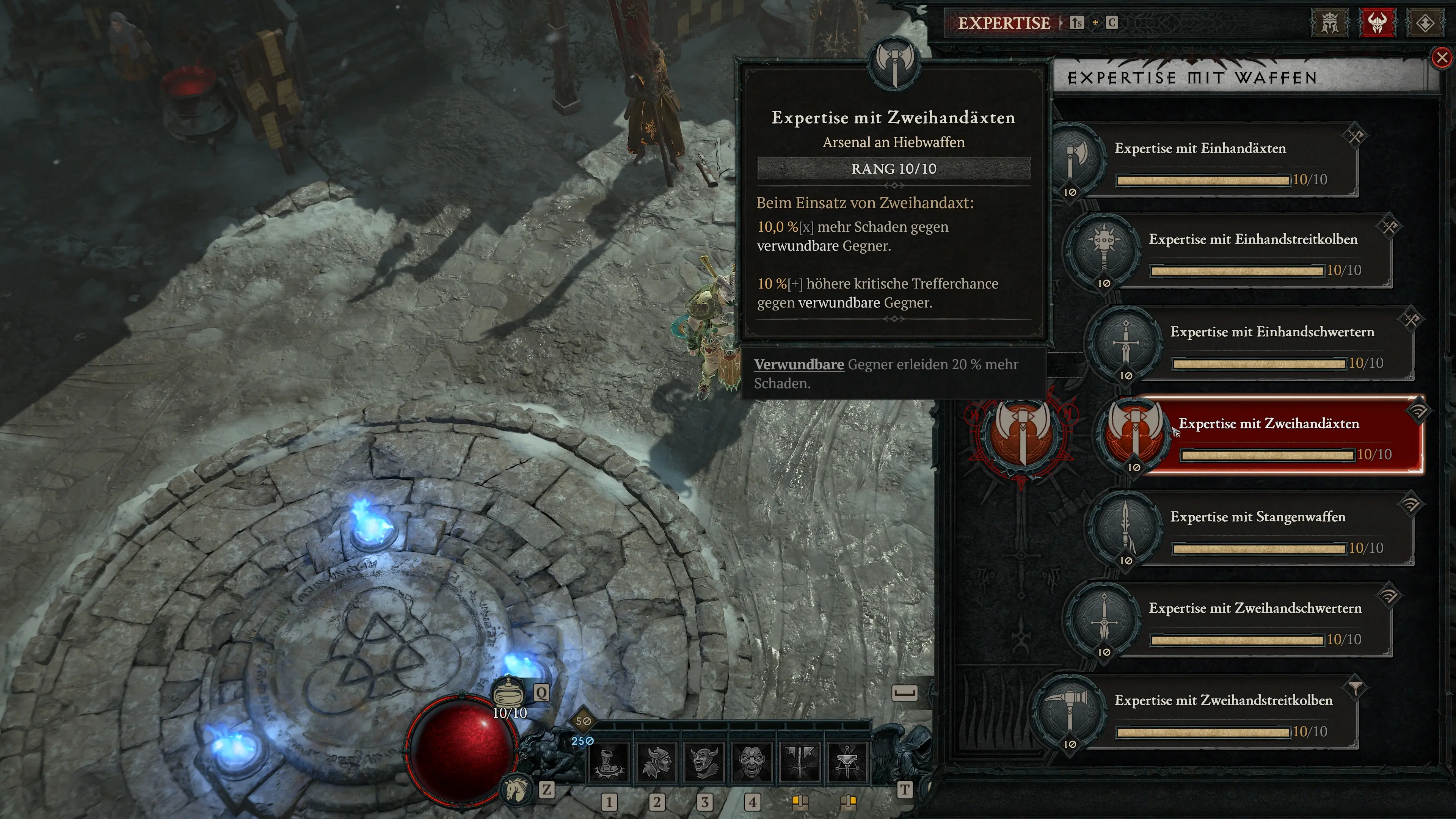Use the horned-helmet screaming face skill
Viewport: 1456px width, 819px height.
point(704,761)
